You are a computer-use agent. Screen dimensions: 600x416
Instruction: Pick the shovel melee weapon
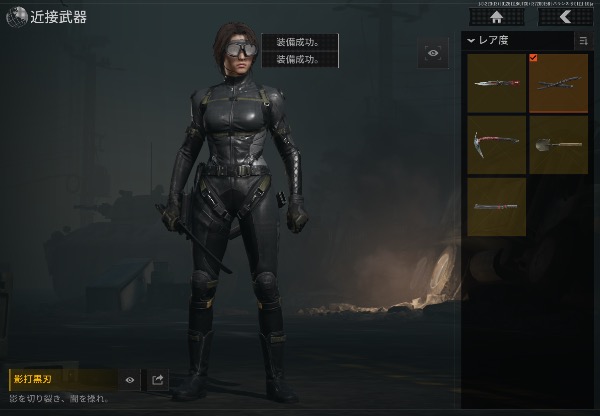[558, 146]
